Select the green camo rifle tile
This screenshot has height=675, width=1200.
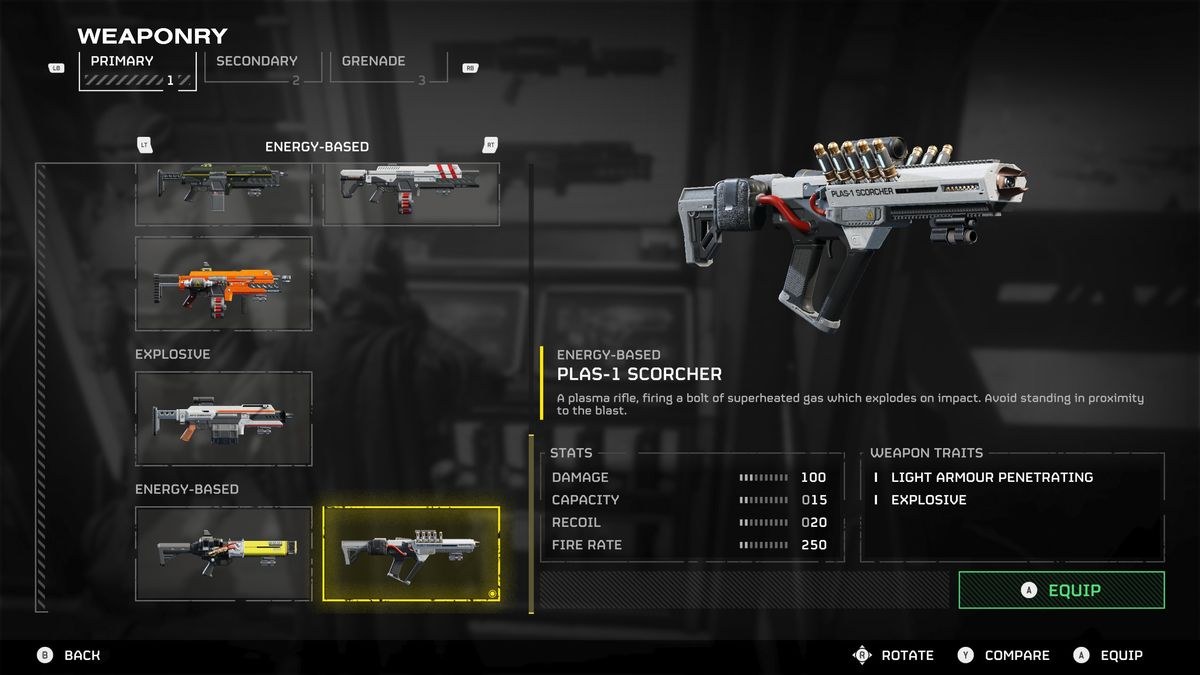click(x=223, y=193)
